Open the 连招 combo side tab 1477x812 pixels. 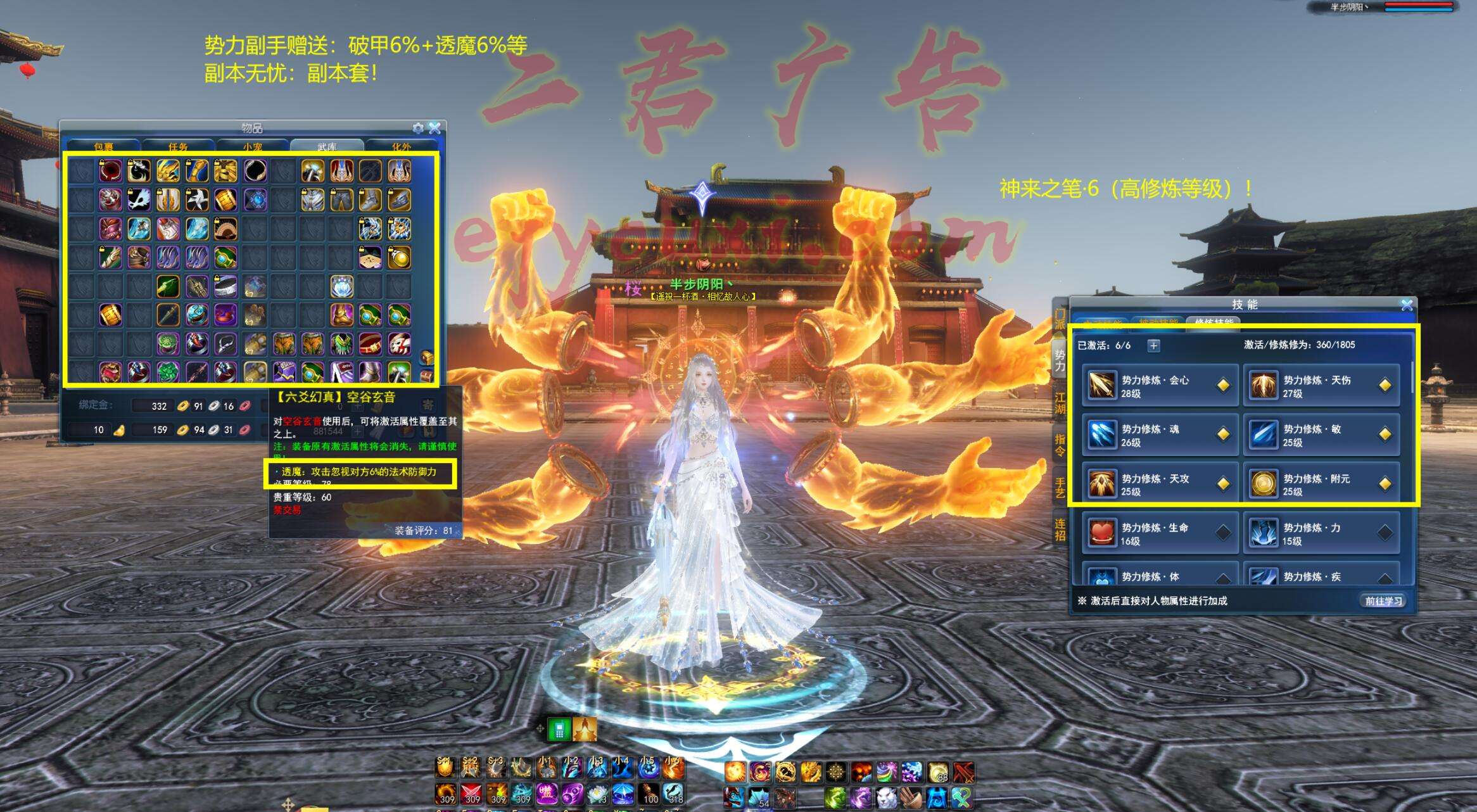(x=1060, y=530)
